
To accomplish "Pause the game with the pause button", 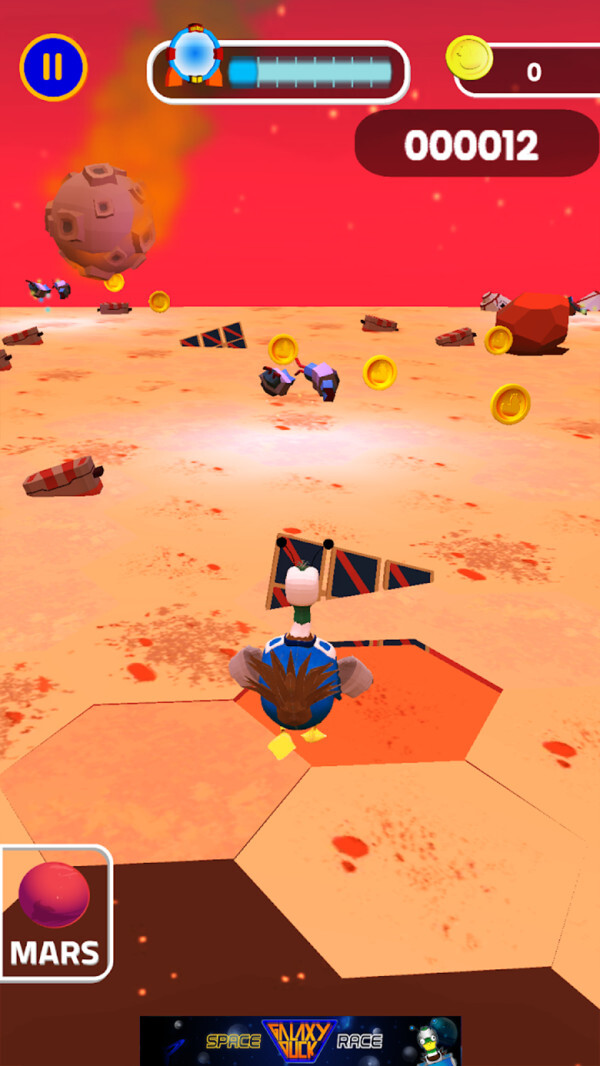I will point(54,67).
